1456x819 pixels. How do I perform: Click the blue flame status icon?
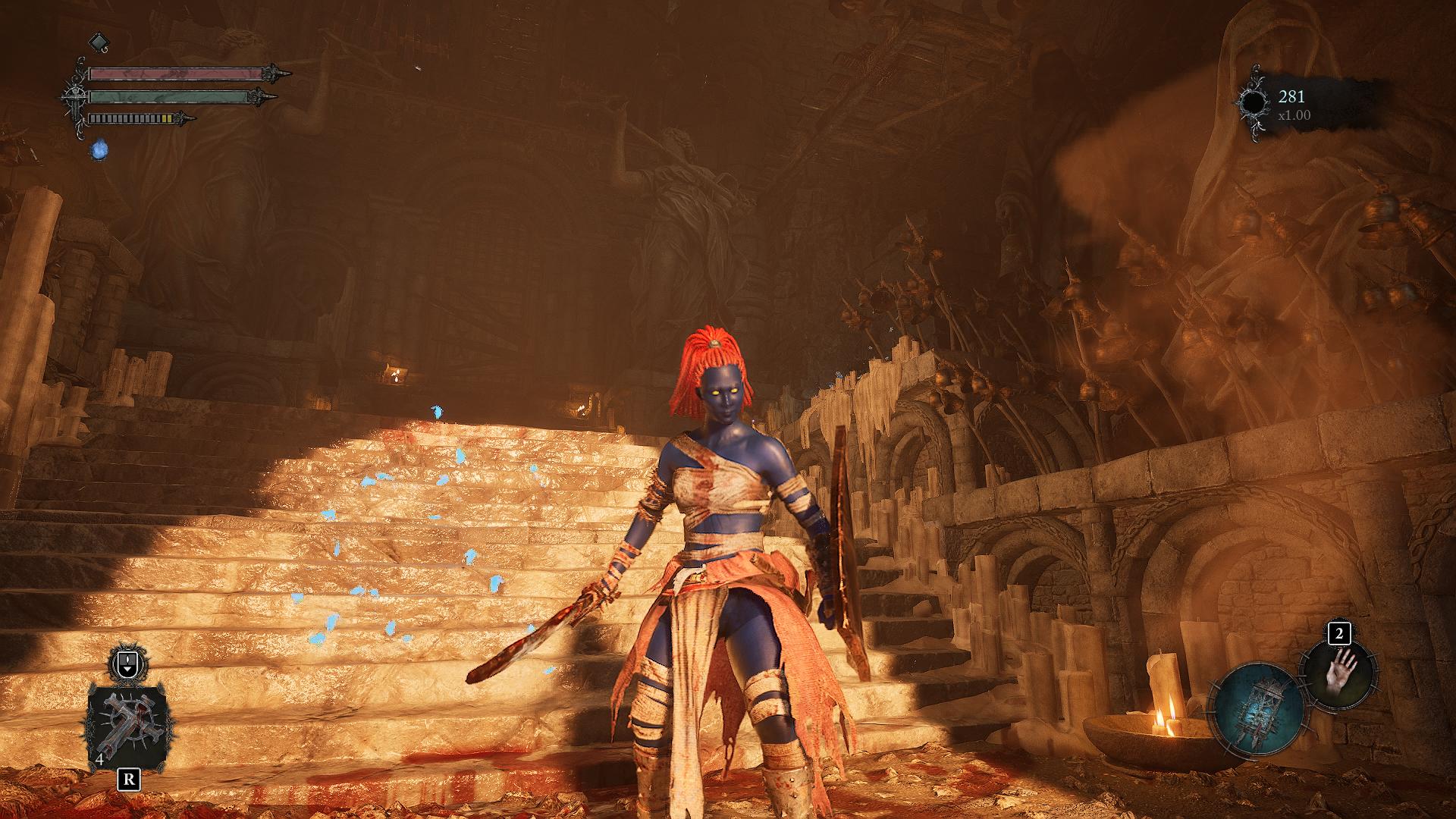99,150
